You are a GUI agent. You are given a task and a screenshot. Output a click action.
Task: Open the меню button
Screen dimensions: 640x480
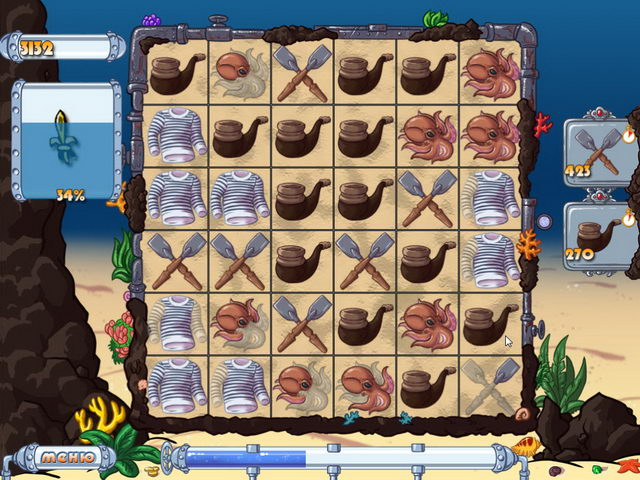point(67,458)
